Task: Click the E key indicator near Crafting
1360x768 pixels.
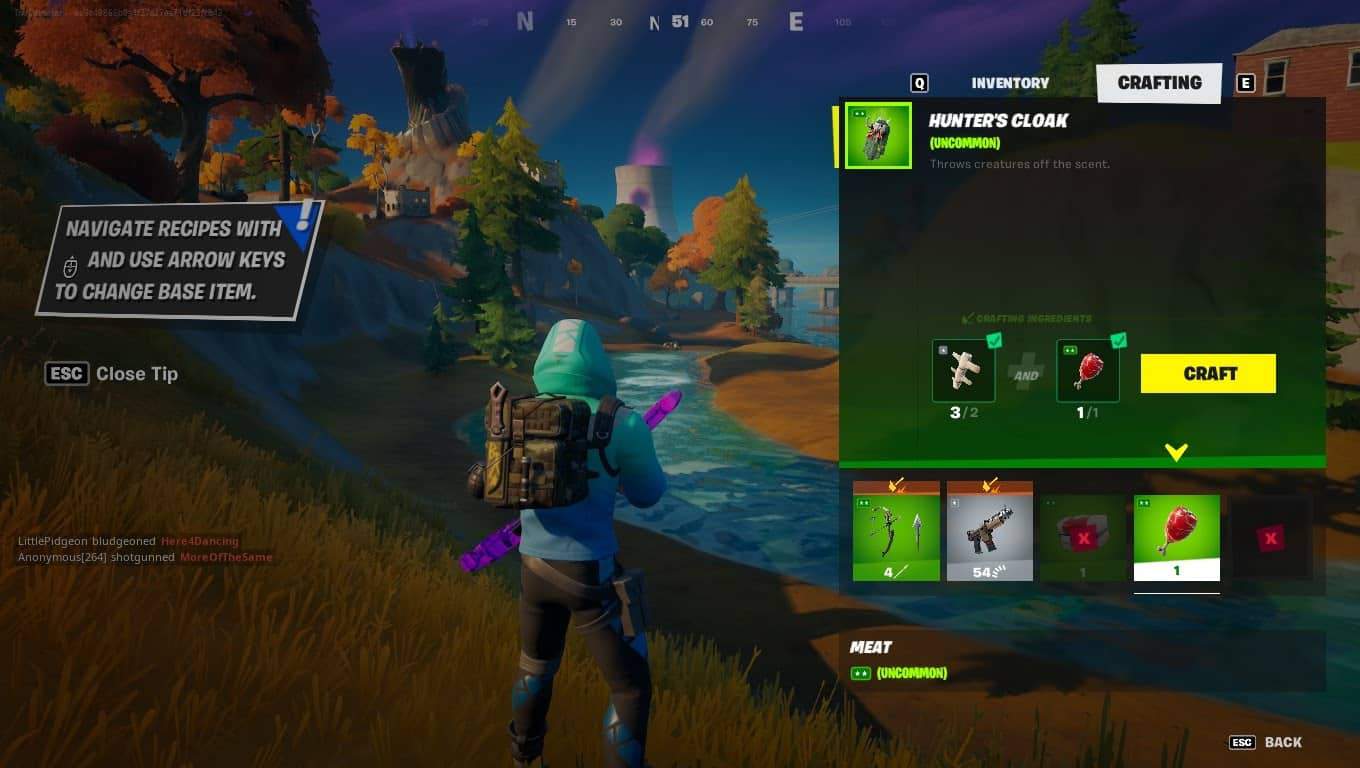Action: coord(1246,83)
